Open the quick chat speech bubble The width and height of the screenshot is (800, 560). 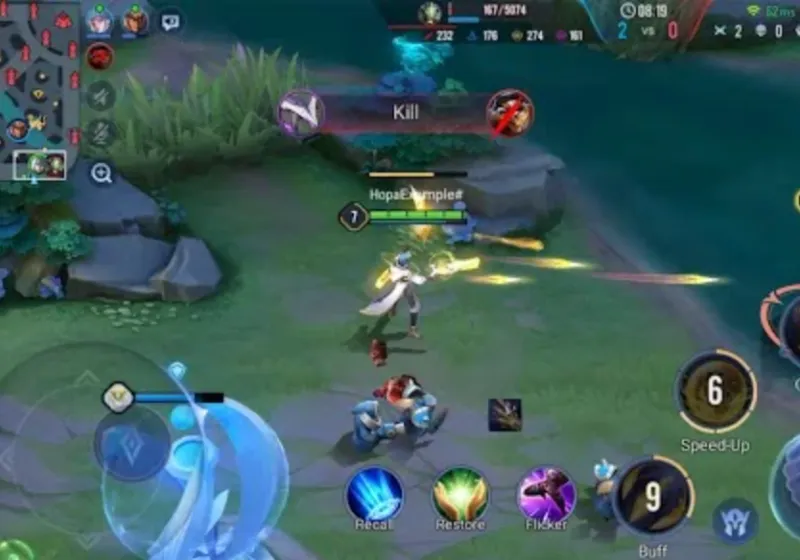pyautogui.click(x=171, y=20)
